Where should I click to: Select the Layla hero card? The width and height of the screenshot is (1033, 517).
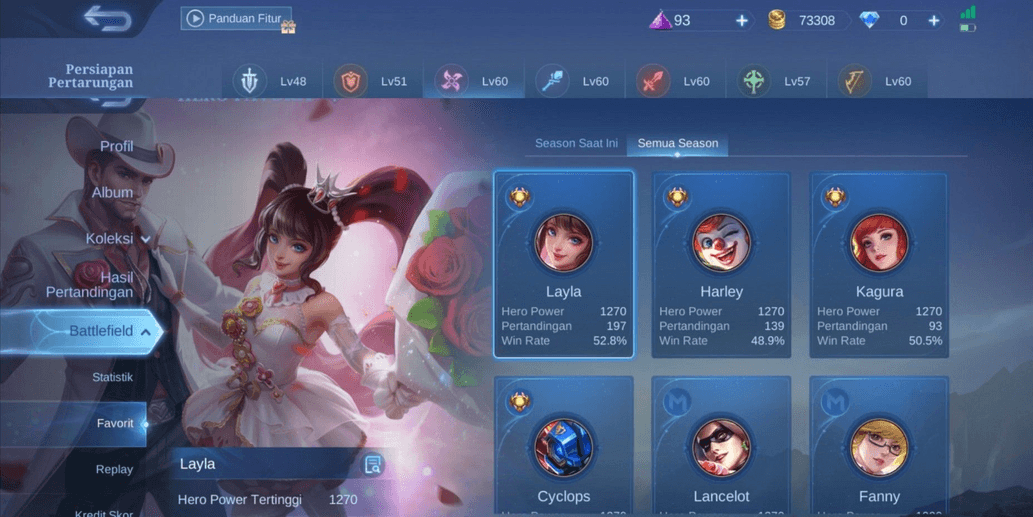(564, 264)
